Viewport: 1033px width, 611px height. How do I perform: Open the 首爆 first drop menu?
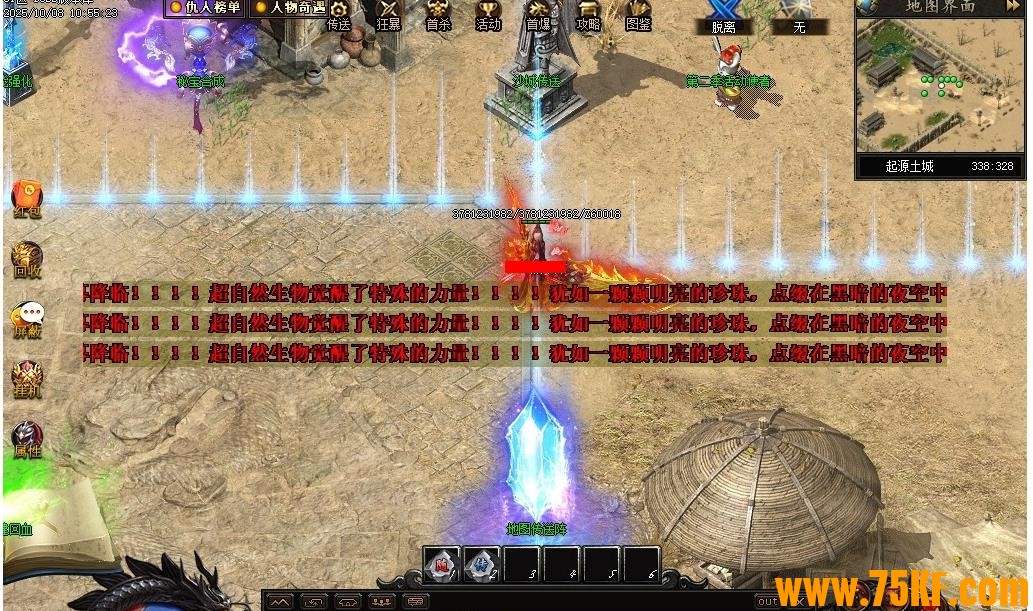coord(538,14)
